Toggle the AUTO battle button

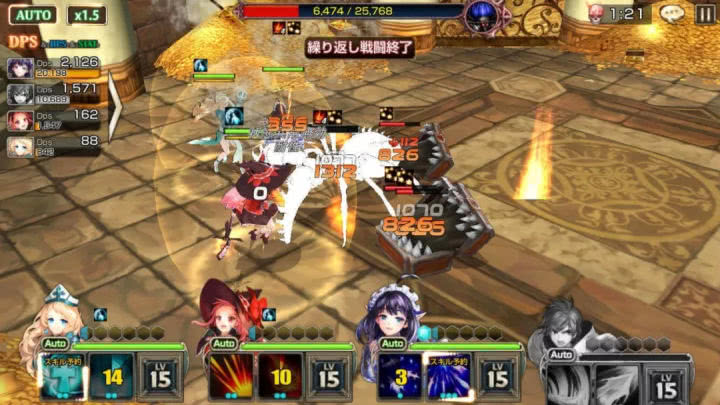pyautogui.click(x=34, y=15)
